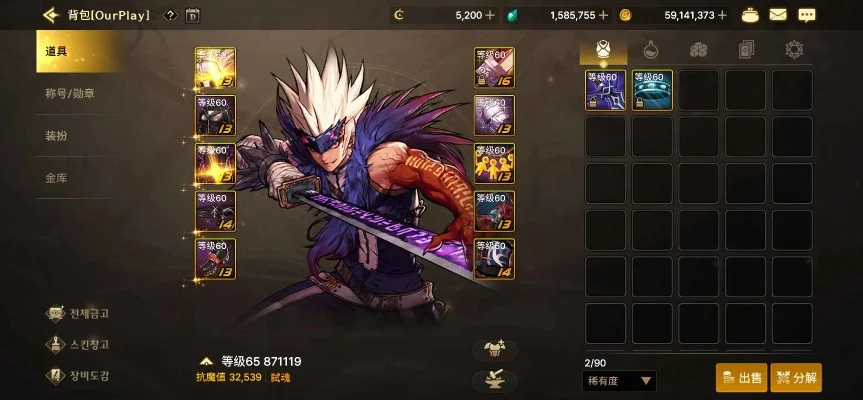863x400 pixels.
Task: Select the teal ring item in bag
Action: [652, 89]
